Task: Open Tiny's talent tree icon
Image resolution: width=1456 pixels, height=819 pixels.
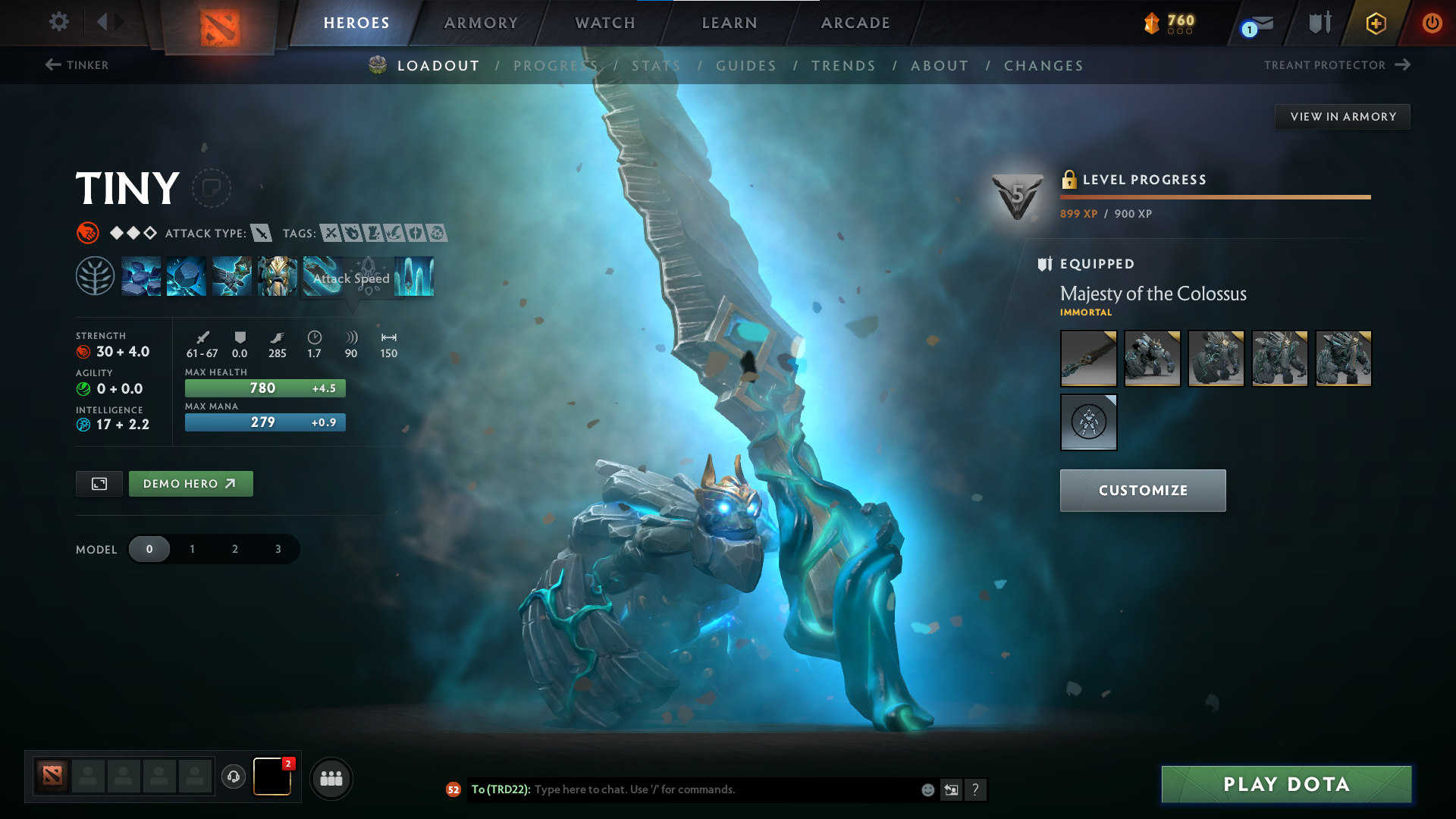Action: click(x=96, y=275)
